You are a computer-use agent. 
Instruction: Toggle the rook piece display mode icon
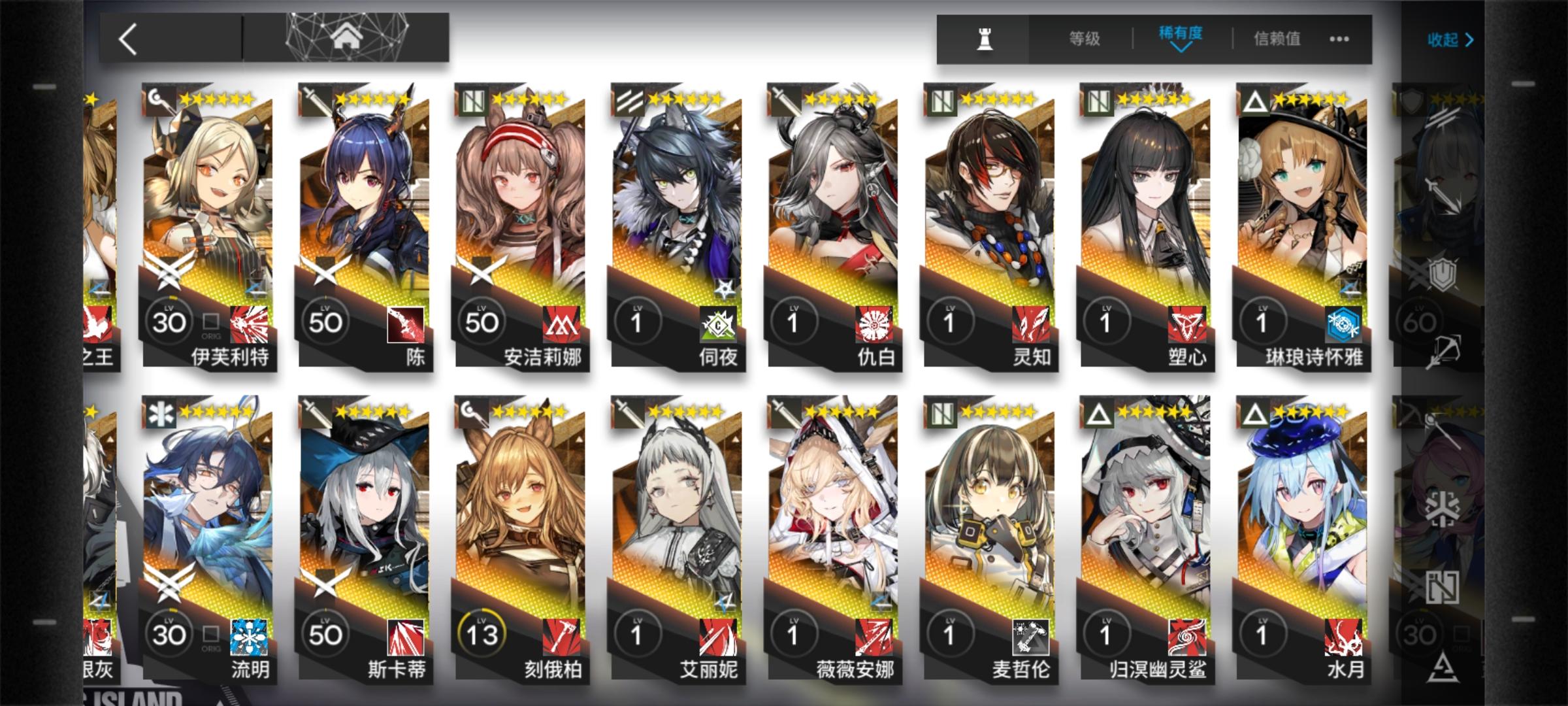987,39
